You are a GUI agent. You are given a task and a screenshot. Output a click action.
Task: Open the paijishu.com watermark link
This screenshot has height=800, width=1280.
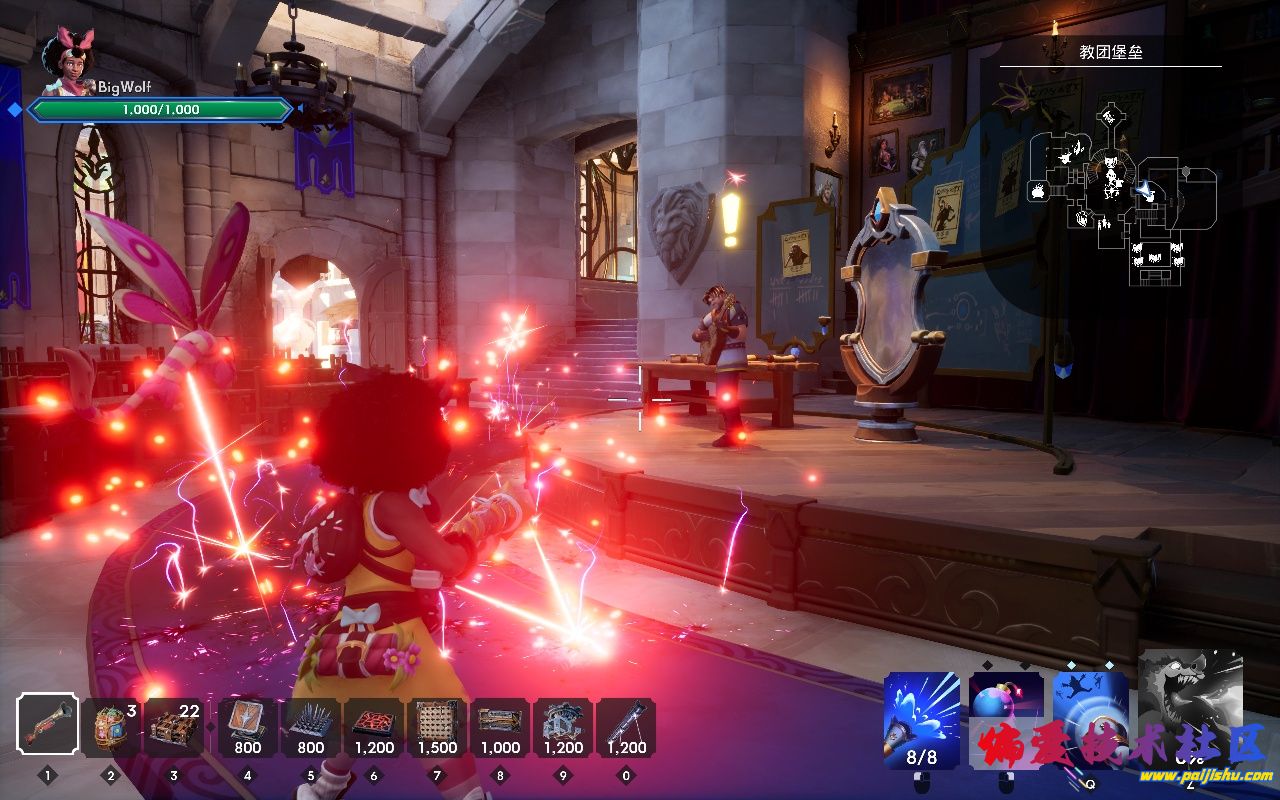pyautogui.click(x=1206, y=775)
